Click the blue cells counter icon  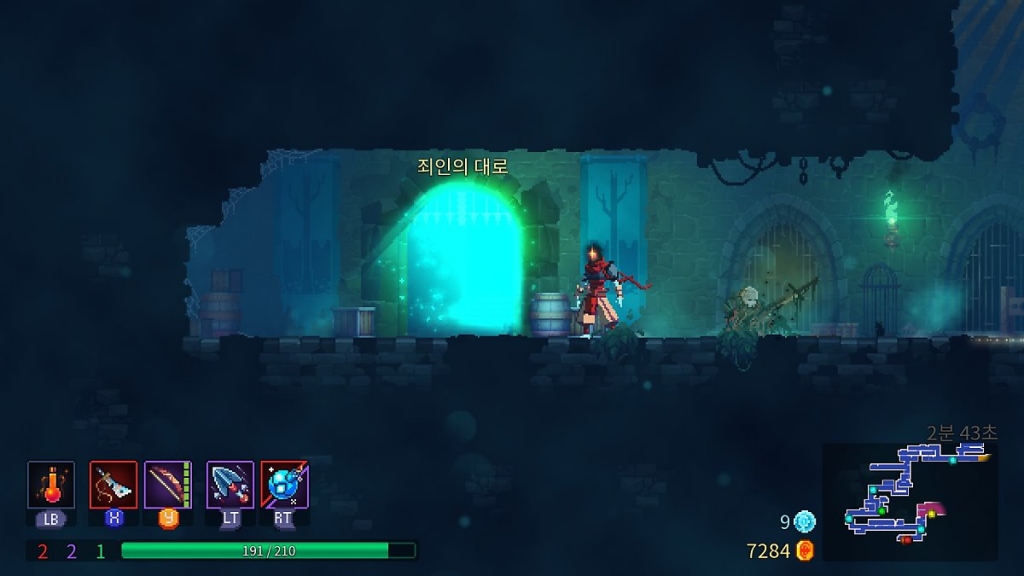click(x=805, y=521)
